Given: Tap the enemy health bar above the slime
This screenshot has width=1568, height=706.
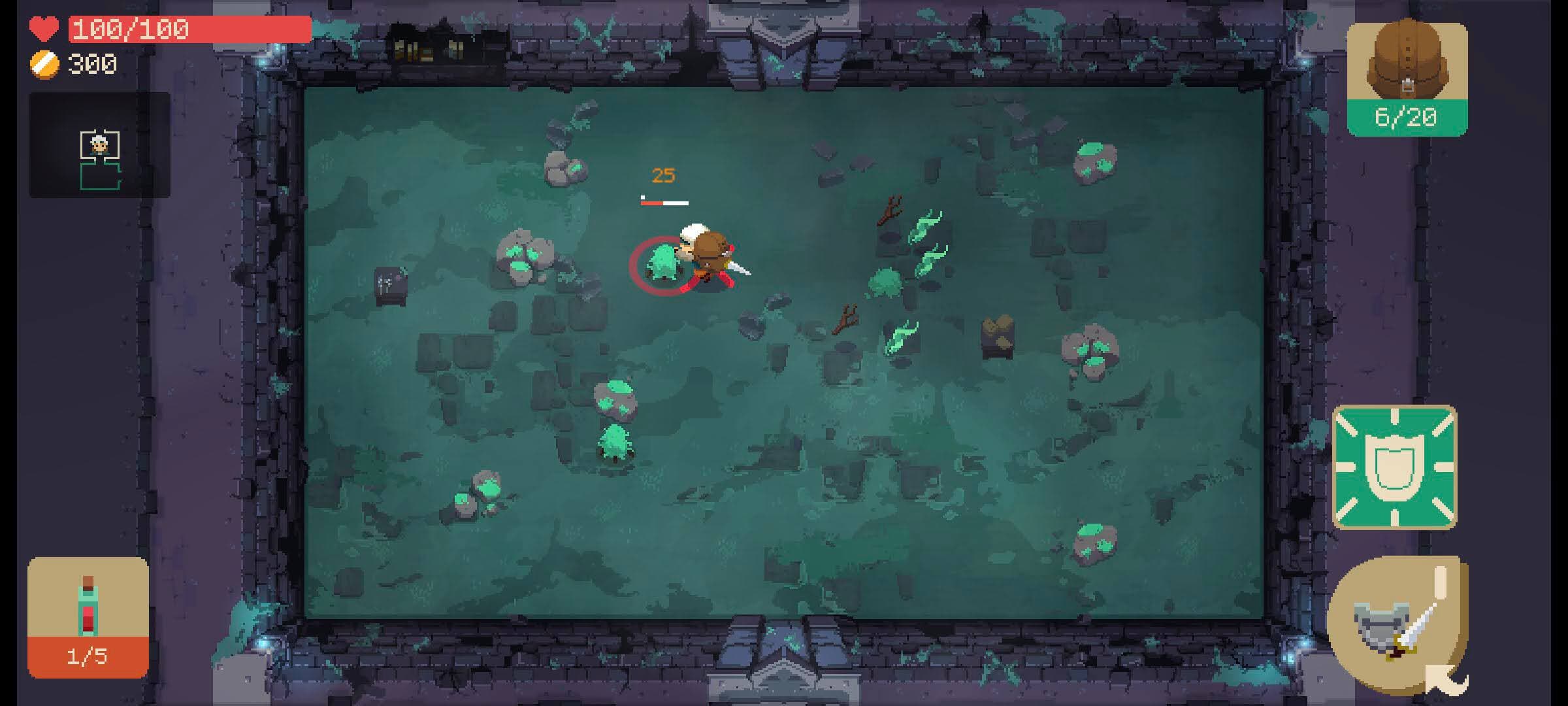Looking at the screenshot, I should click(x=662, y=203).
